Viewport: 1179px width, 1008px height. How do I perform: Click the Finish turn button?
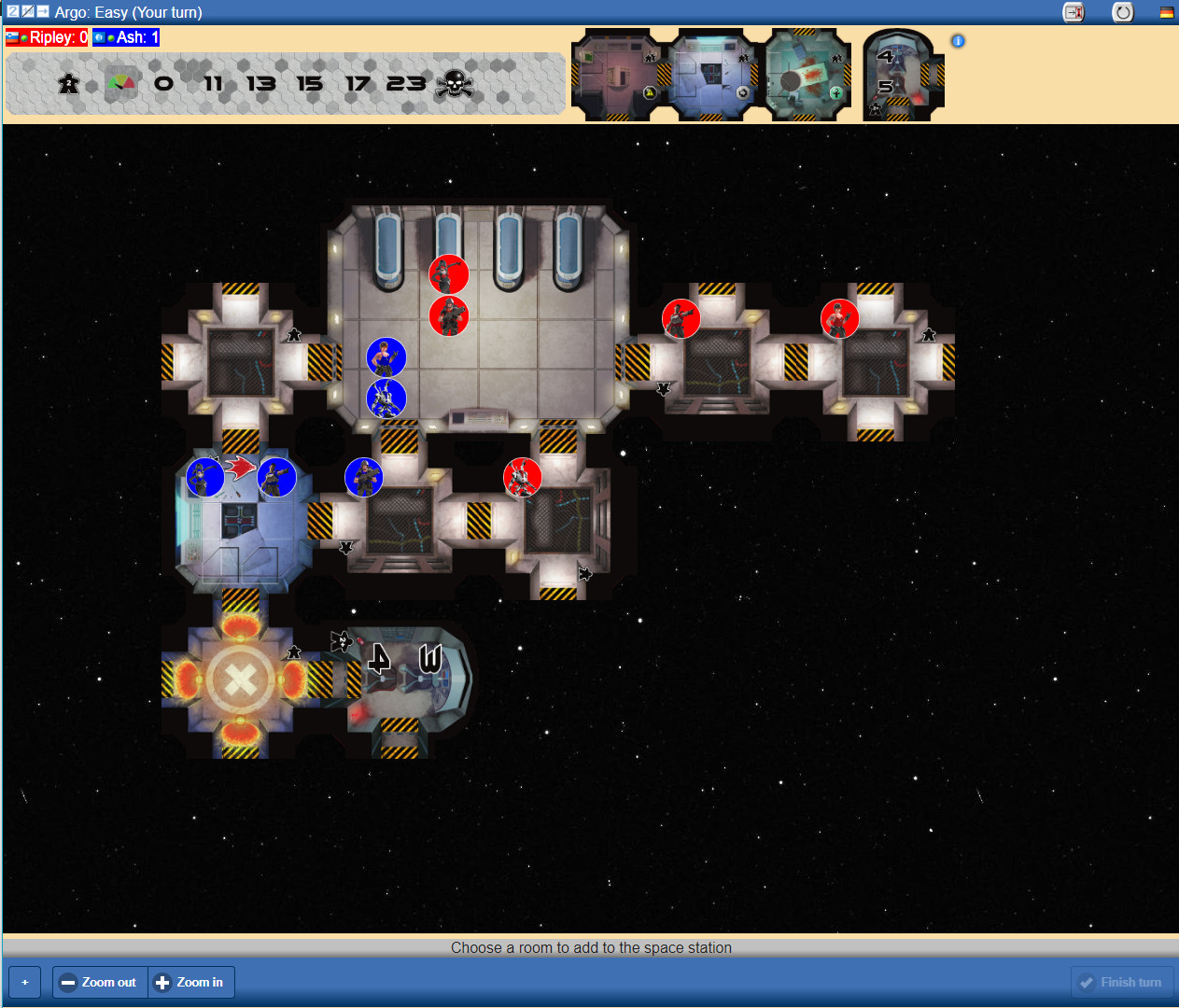click(1121, 982)
